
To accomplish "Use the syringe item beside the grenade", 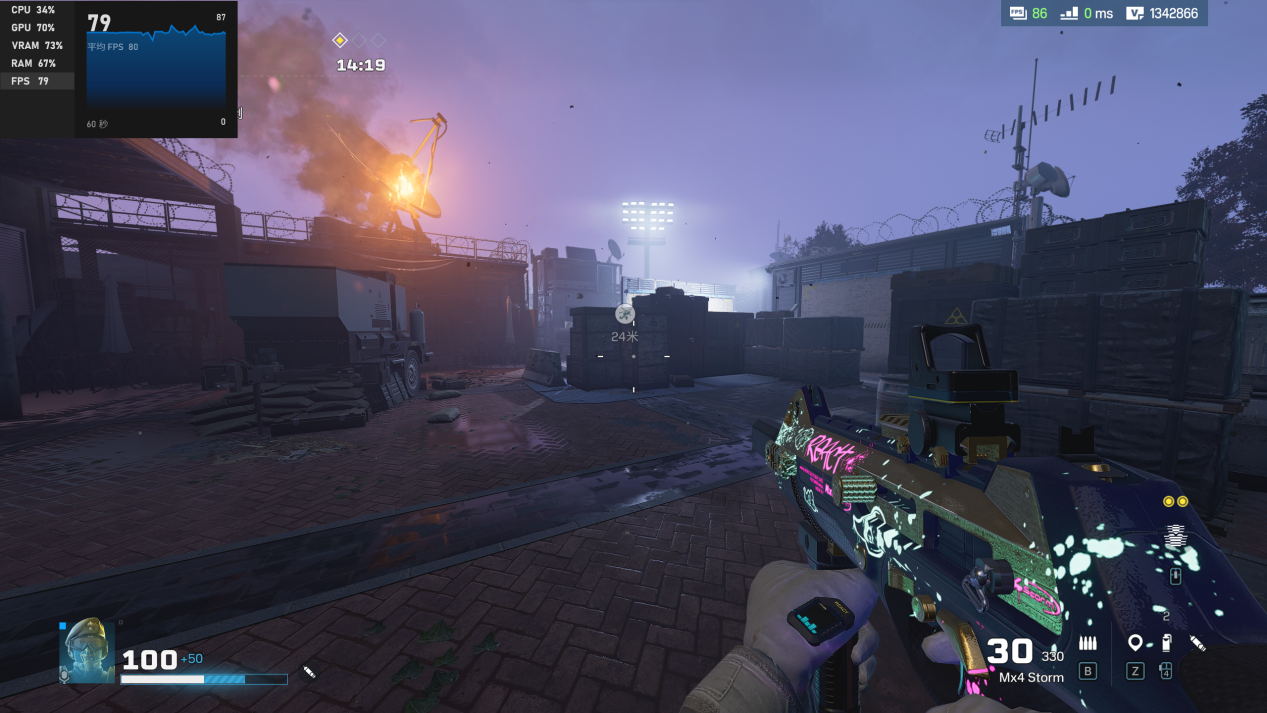I will 1197,643.
